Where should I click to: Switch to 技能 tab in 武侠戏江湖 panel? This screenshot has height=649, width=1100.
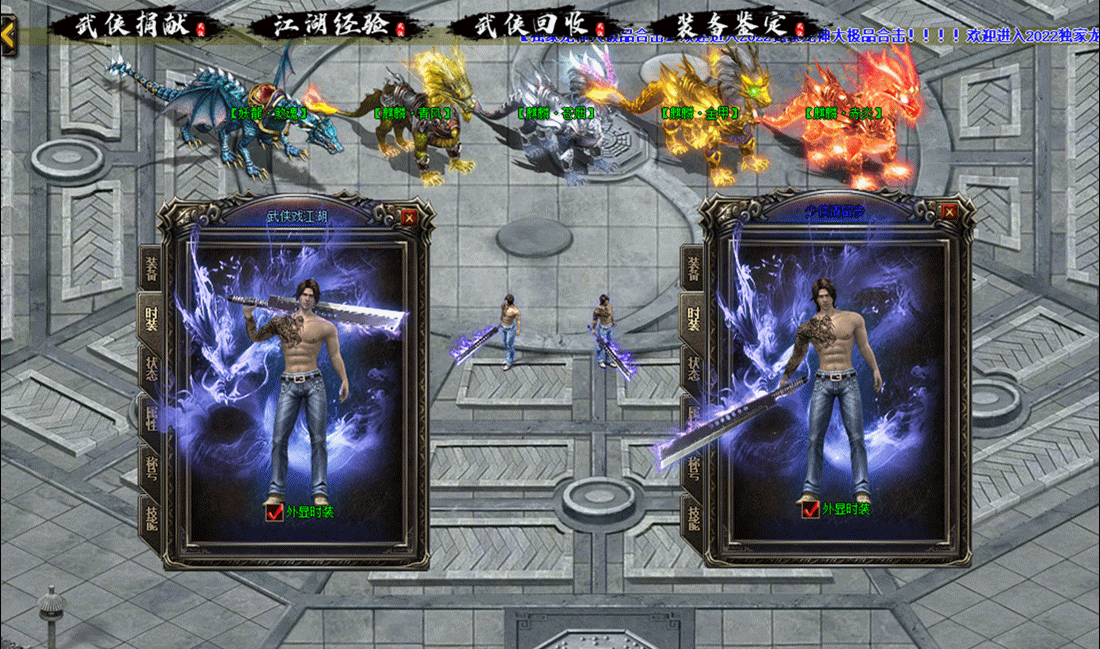tap(151, 518)
